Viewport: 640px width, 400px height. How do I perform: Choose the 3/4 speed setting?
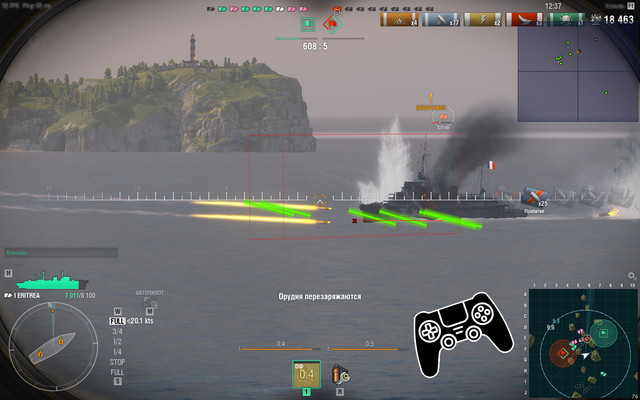click(x=117, y=331)
